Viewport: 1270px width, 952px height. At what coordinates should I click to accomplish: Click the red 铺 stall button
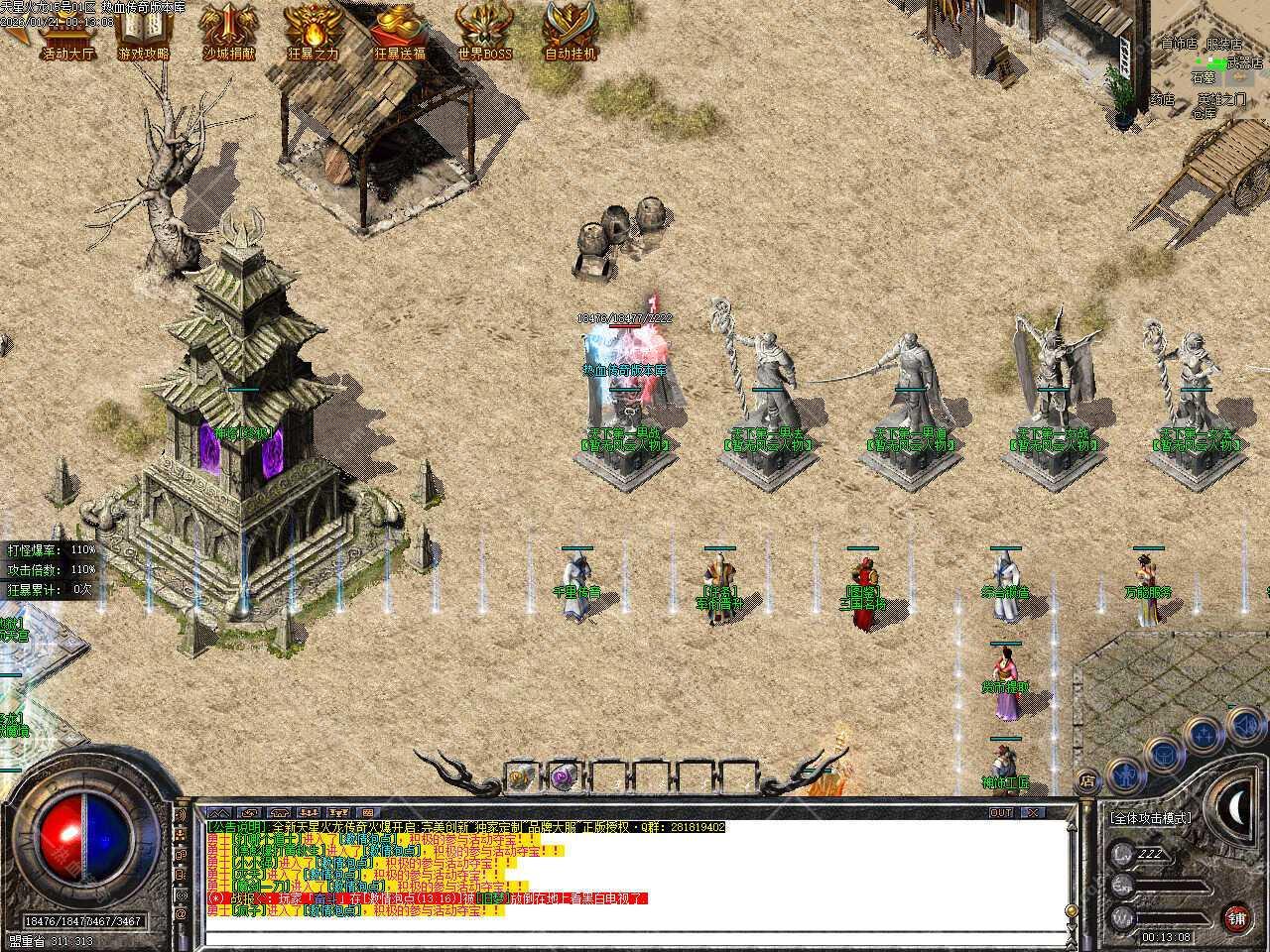(x=1236, y=917)
